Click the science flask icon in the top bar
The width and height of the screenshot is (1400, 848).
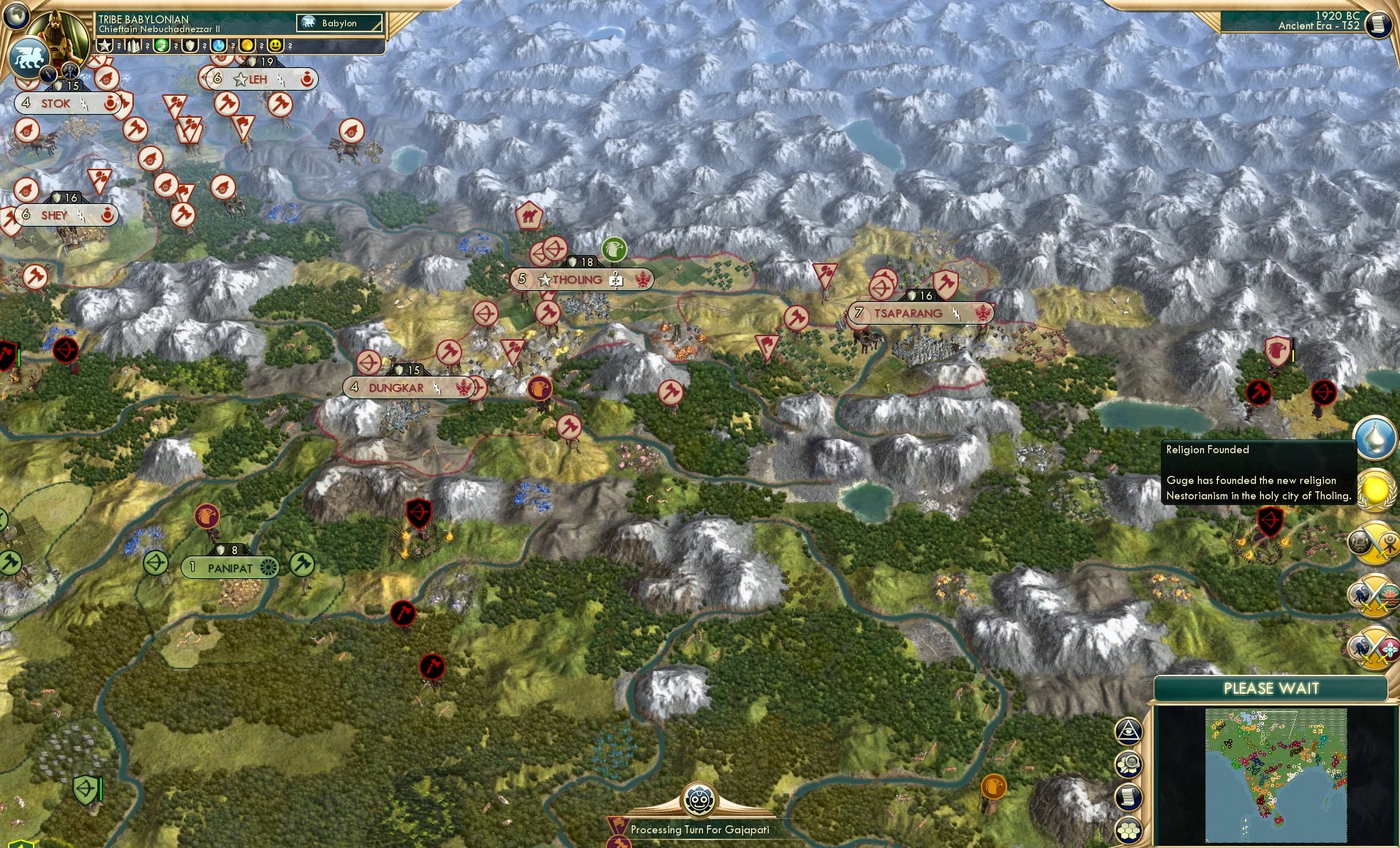click(x=219, y=45)
